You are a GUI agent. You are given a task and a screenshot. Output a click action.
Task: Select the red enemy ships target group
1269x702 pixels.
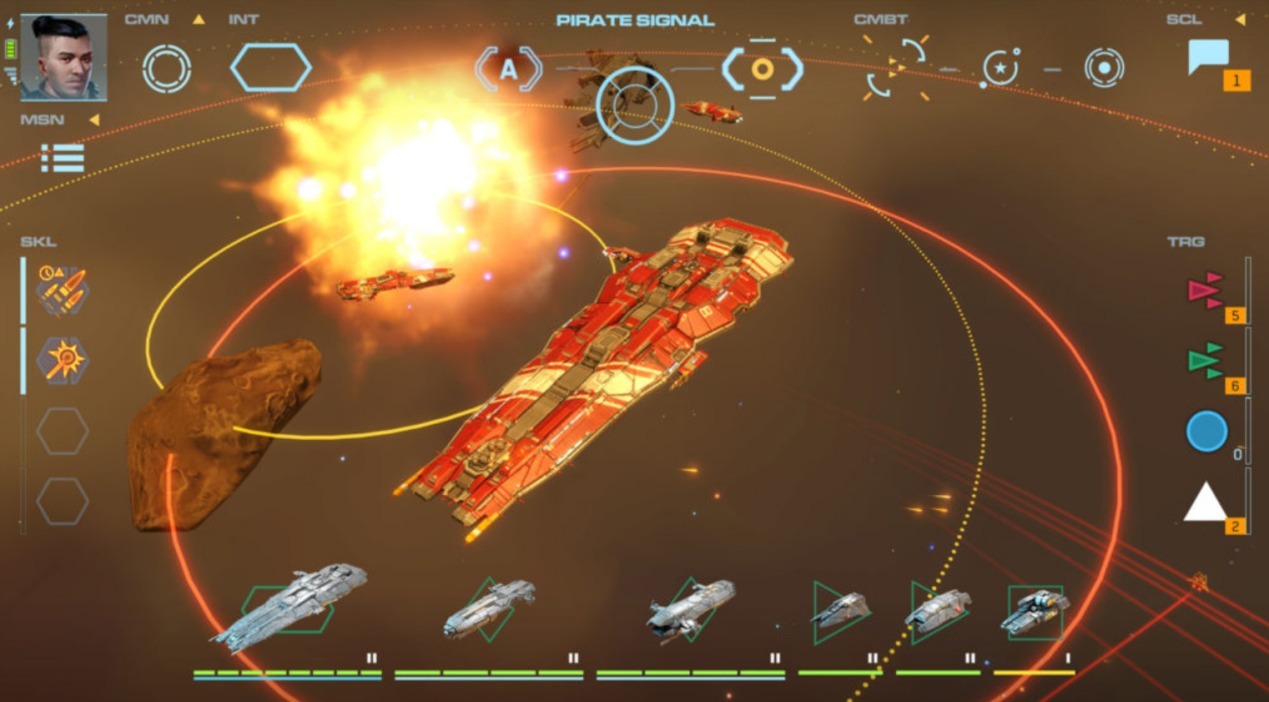coord(1206,291)
